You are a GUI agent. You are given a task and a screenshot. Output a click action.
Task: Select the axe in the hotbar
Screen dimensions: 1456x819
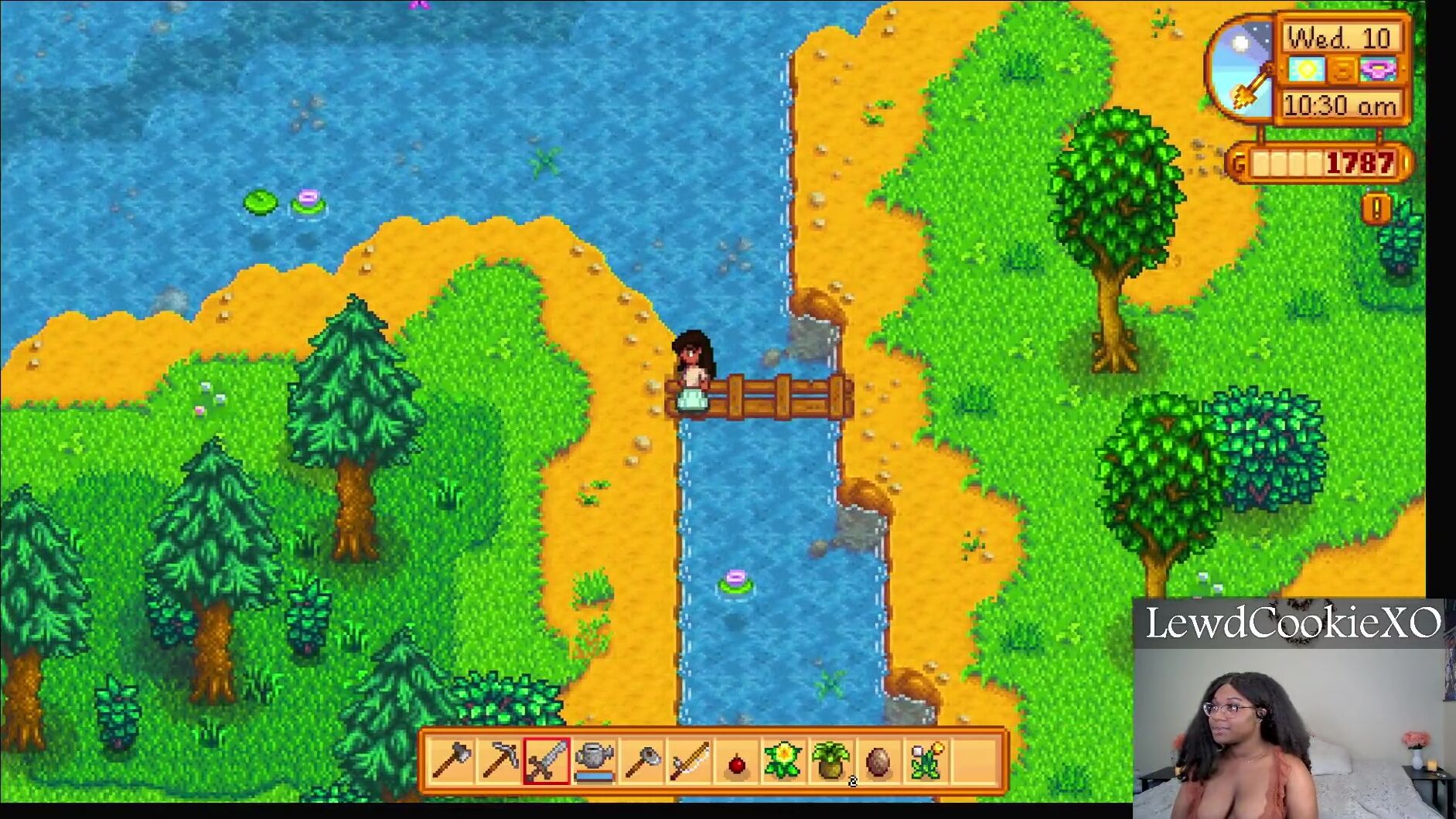point(452,760)
